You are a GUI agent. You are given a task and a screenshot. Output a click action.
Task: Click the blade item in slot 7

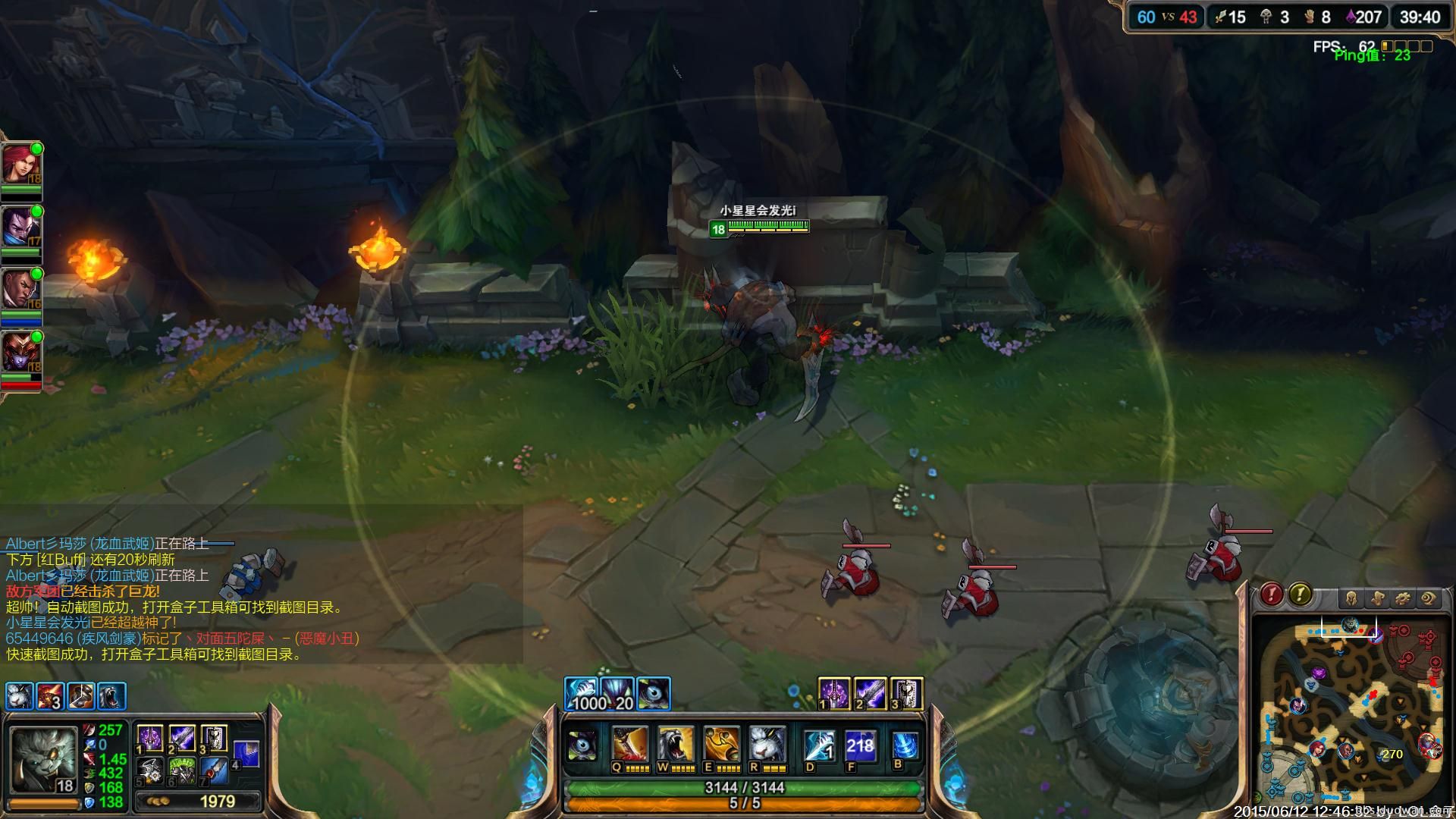pos(213,771)
